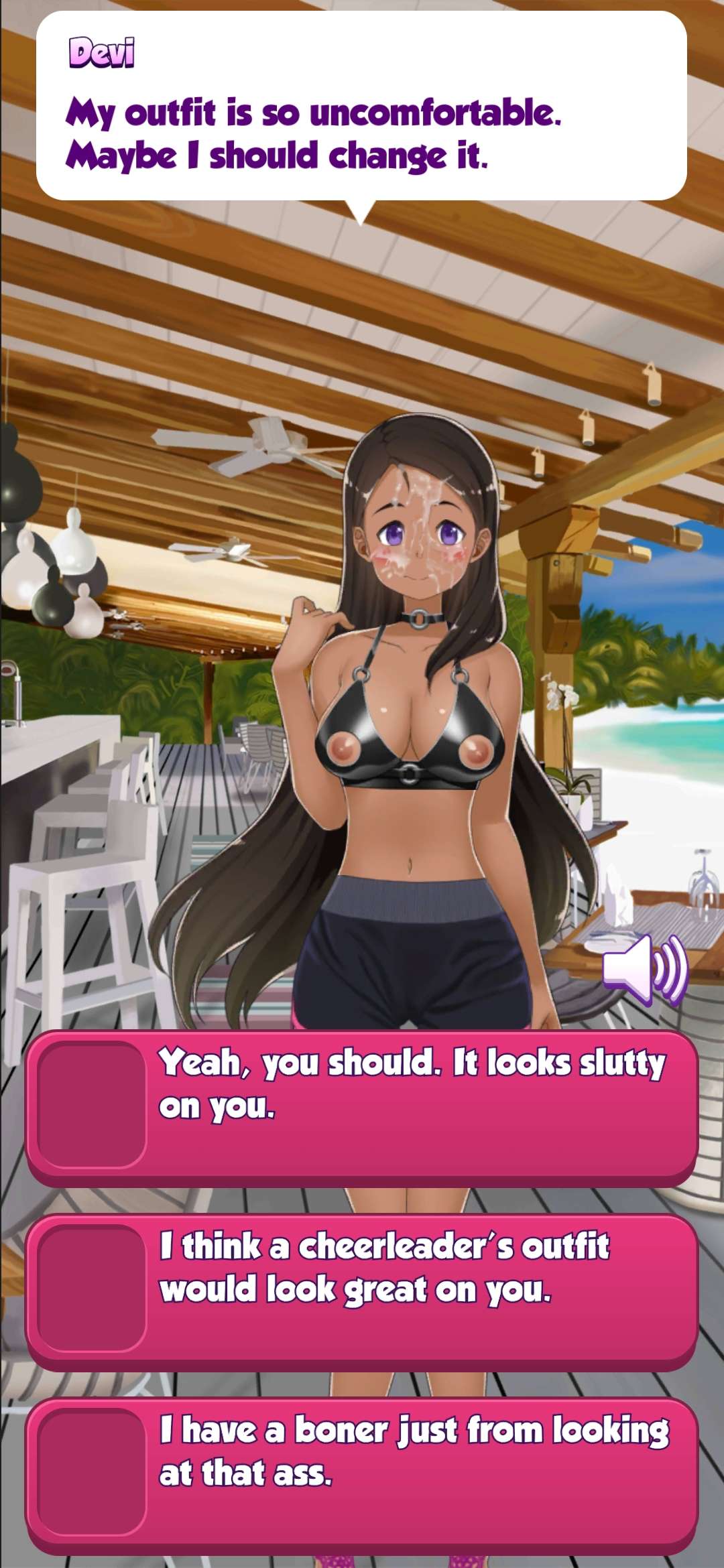
Task: Choose the "Yeah, you should" reply option
Action: (362, 1107)
